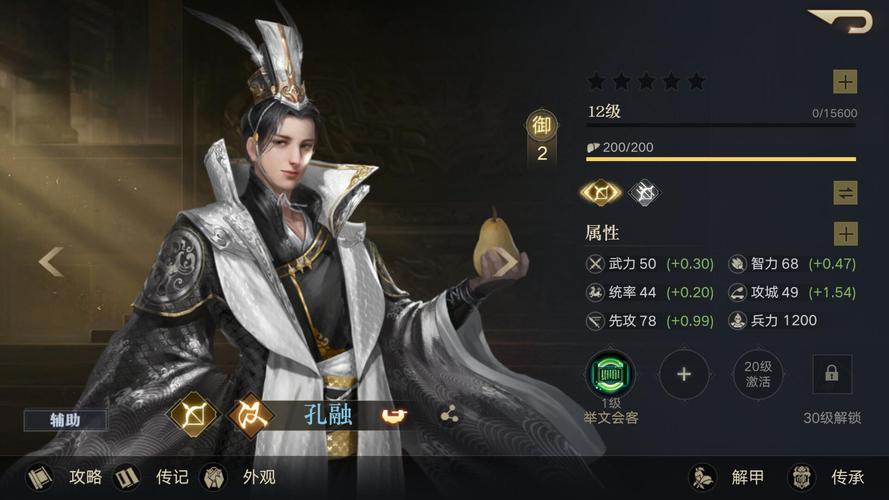Show the previous hero with left arrow

click(x=51, y=262)
